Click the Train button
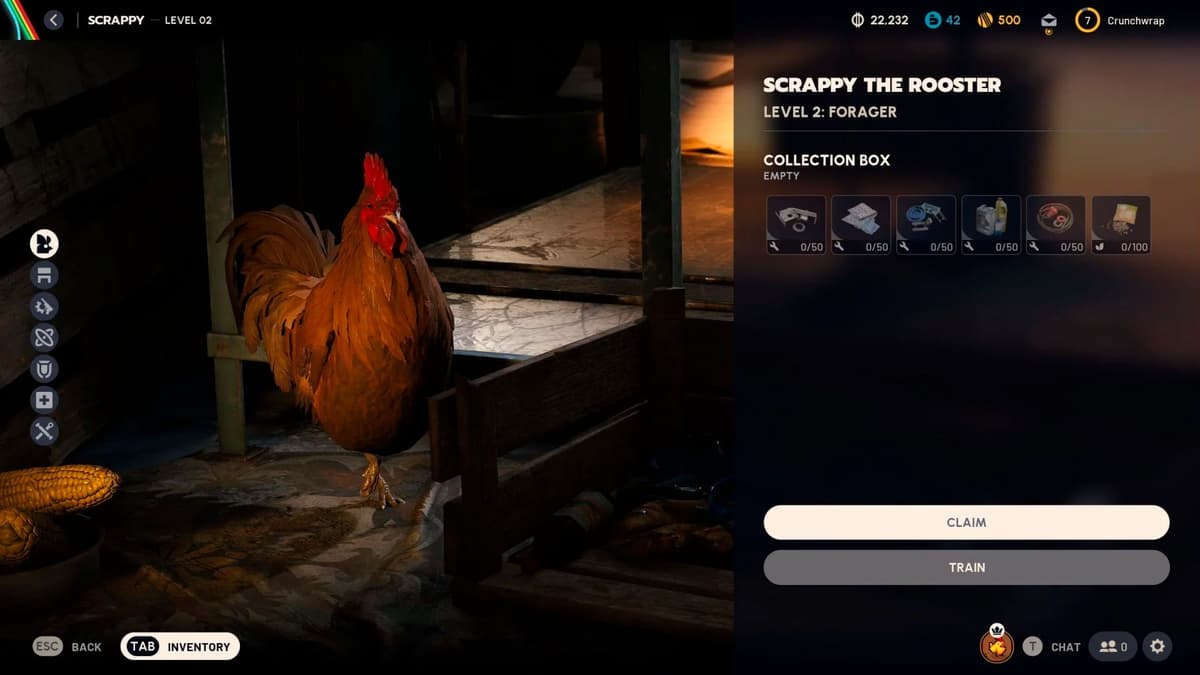 pyautogui.click(x=966, y=567)
